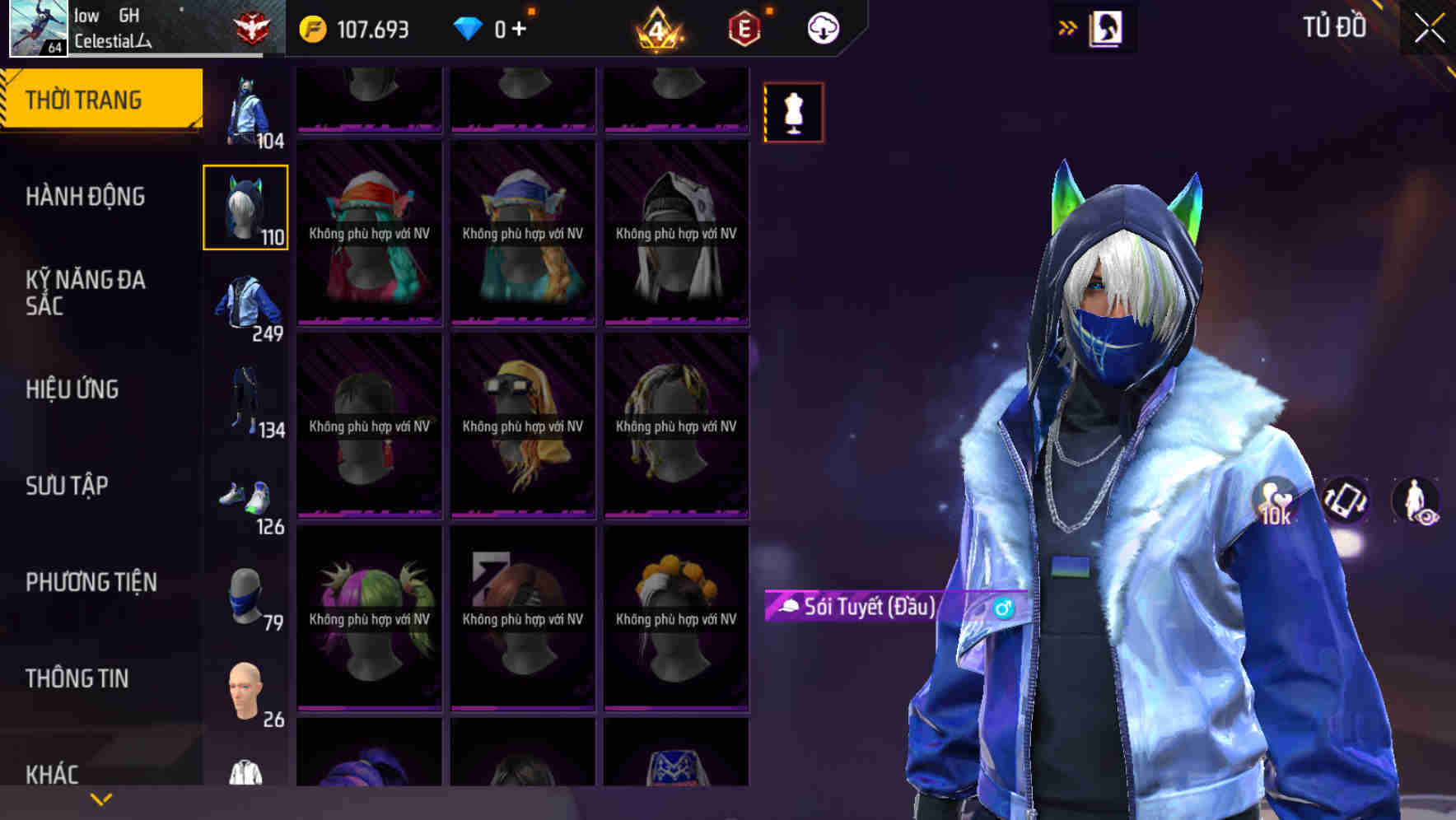Click the cloud download icon in top bar
Viewport: 1456px width, 820px height.
(821, 27)
